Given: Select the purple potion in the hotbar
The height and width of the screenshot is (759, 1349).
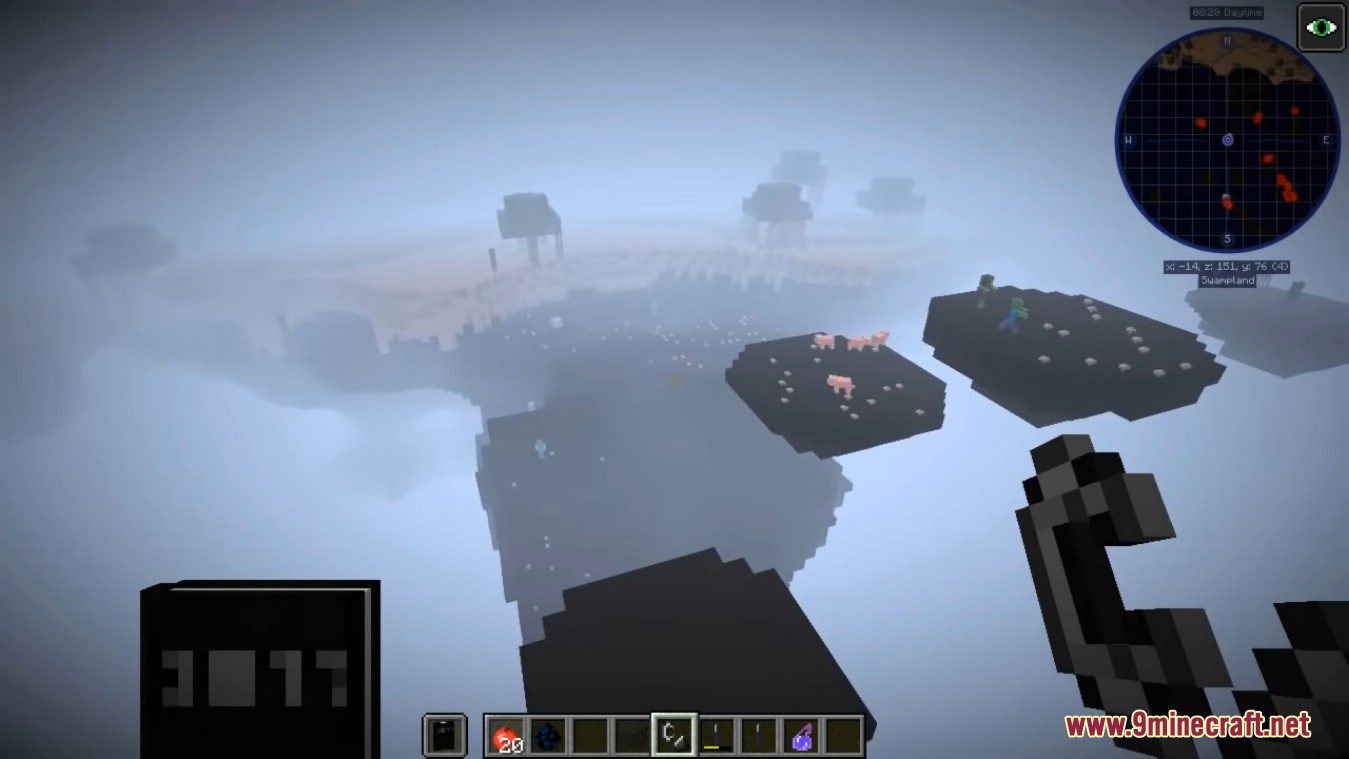Looking at the screenshot, I should (x=799, y=733).
